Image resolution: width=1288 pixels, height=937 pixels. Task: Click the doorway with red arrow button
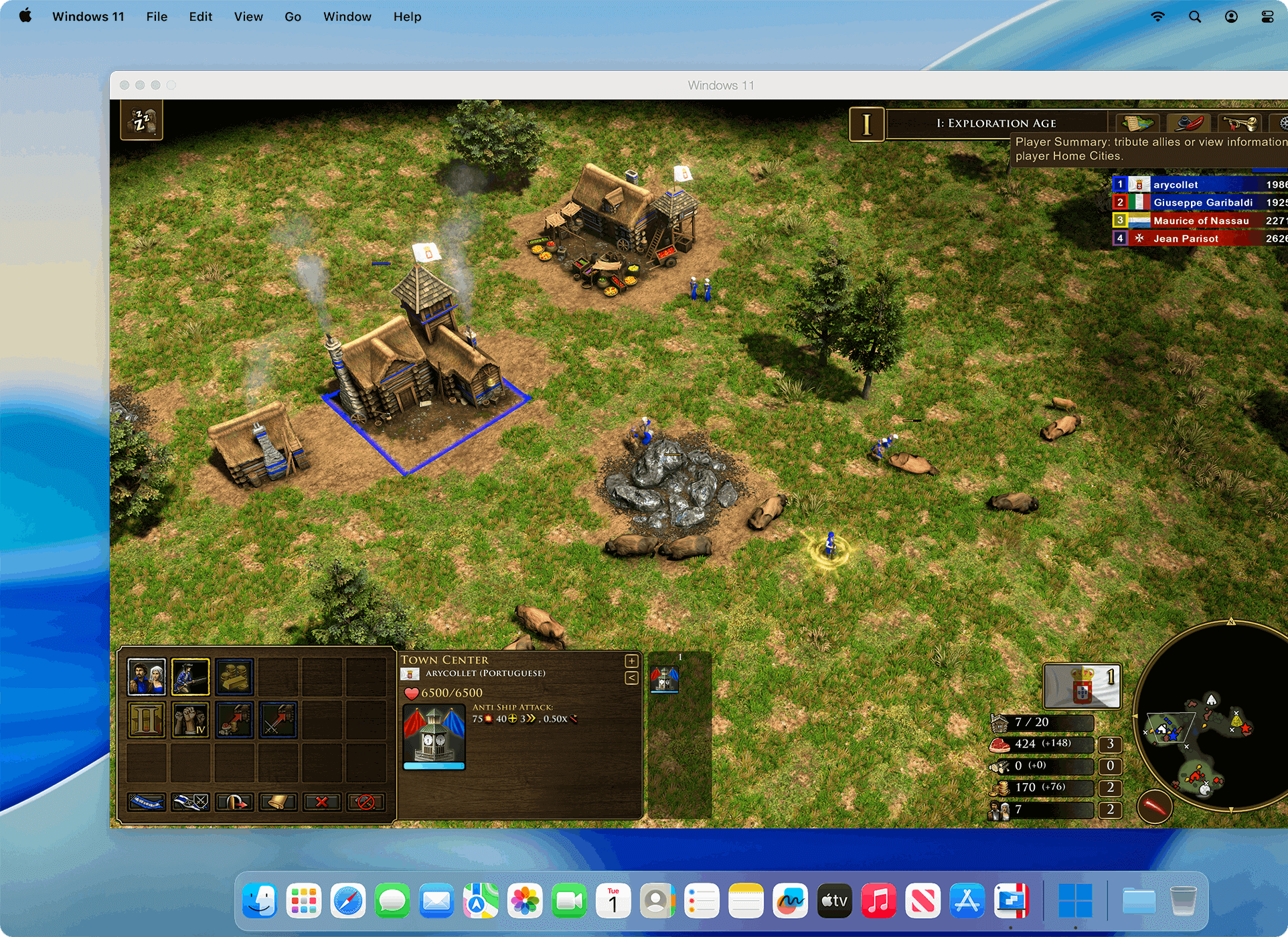(235, 801)
